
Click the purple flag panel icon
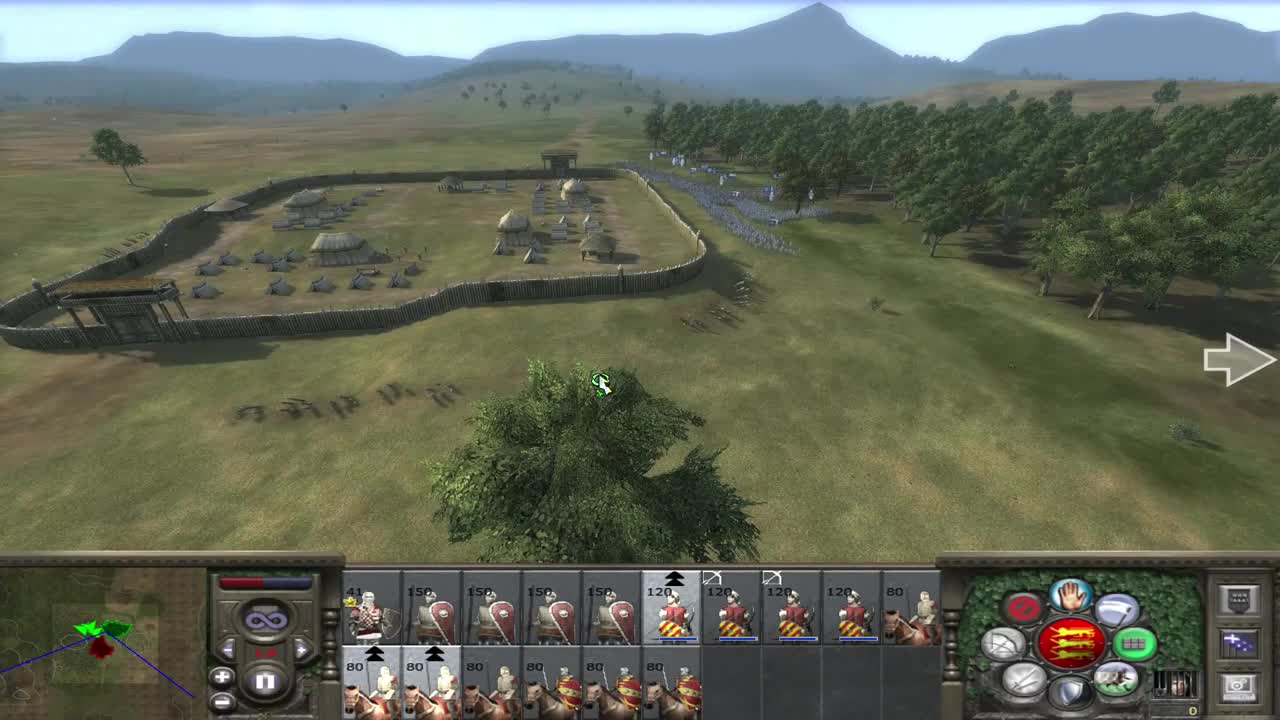point(1239,643)
